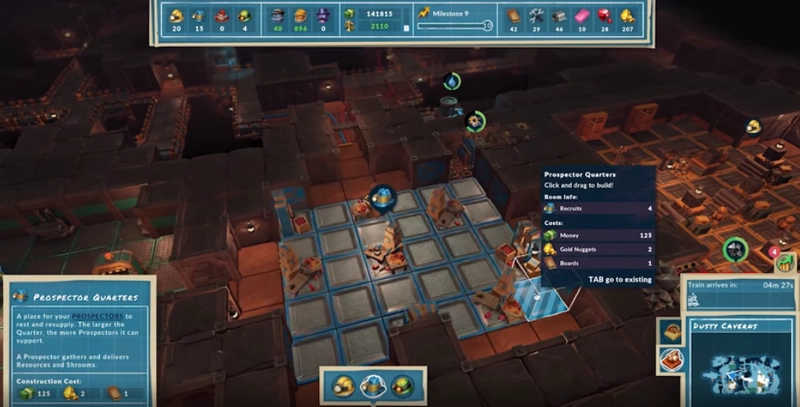This screenshot has width=800, height=407.
Task: Select the water droplet room marker
Action: pos(452,82)
